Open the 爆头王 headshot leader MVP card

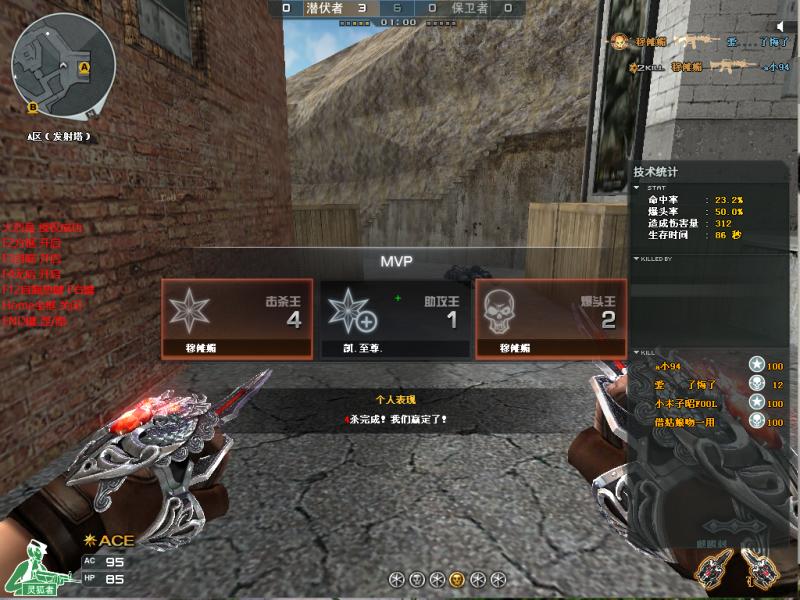pyautogui.click(x=551, y=318)
